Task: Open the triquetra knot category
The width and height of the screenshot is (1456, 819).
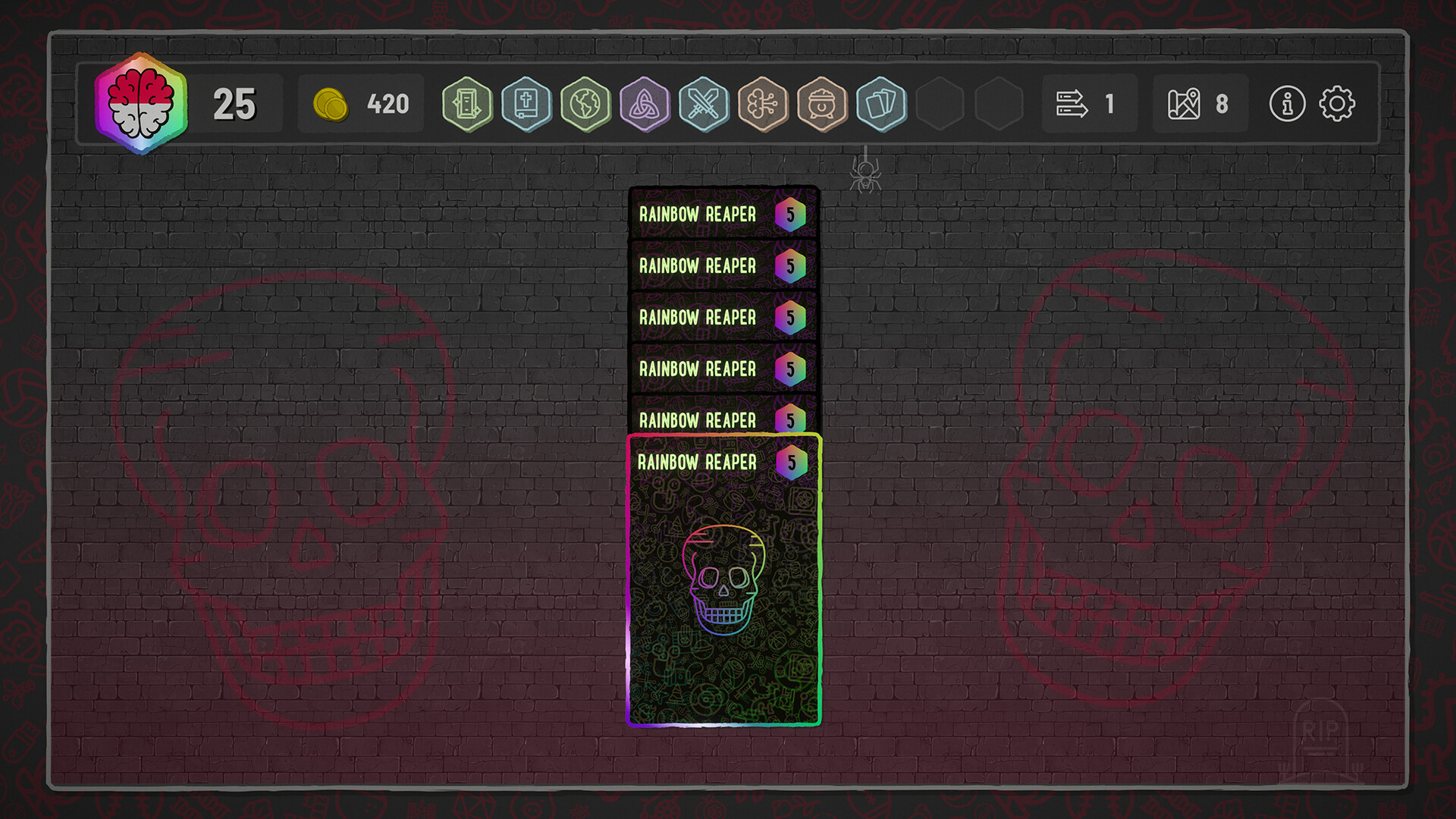Action: [645, 105]
